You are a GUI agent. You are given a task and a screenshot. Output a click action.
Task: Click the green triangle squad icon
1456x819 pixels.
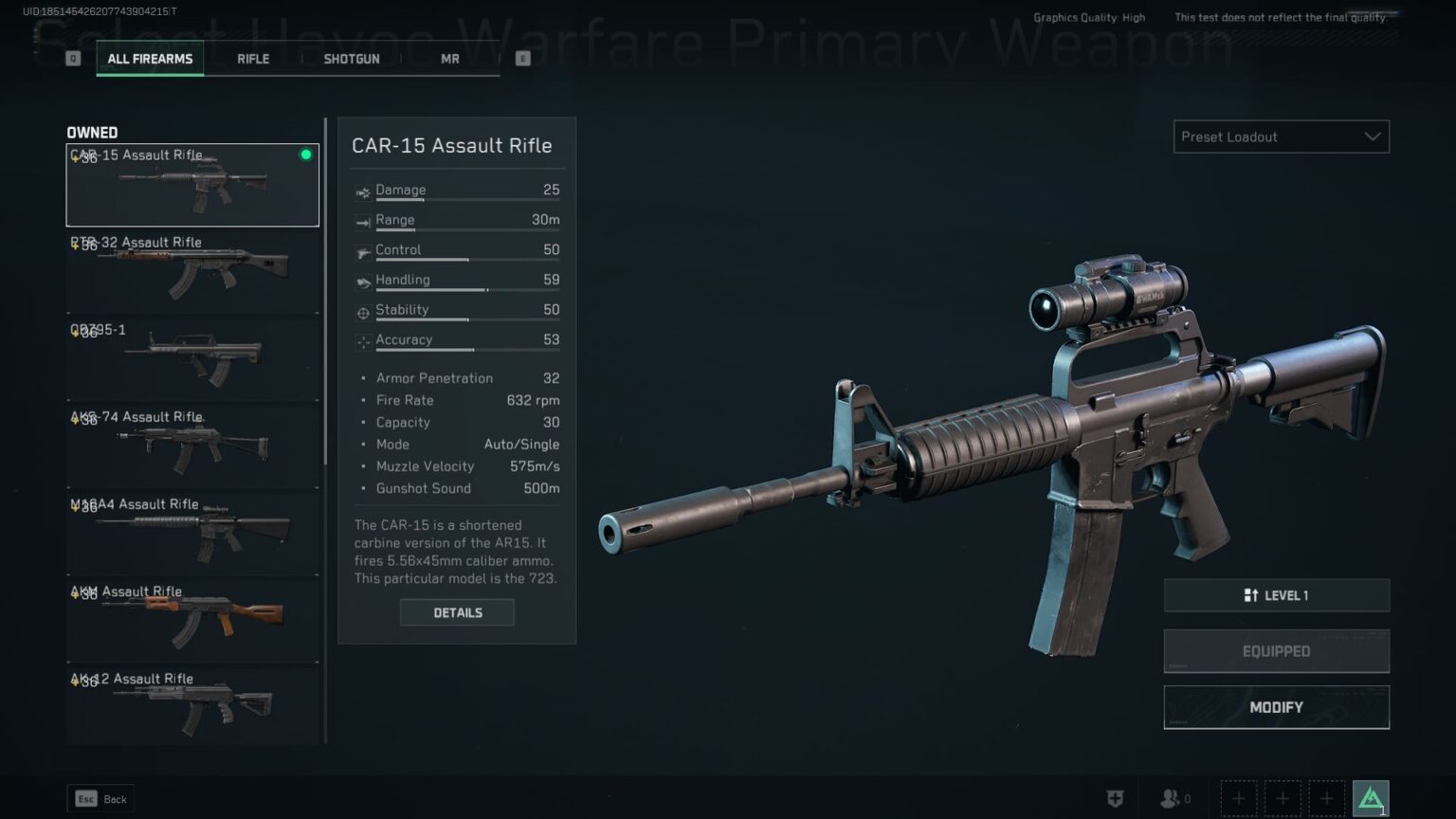1371,798
